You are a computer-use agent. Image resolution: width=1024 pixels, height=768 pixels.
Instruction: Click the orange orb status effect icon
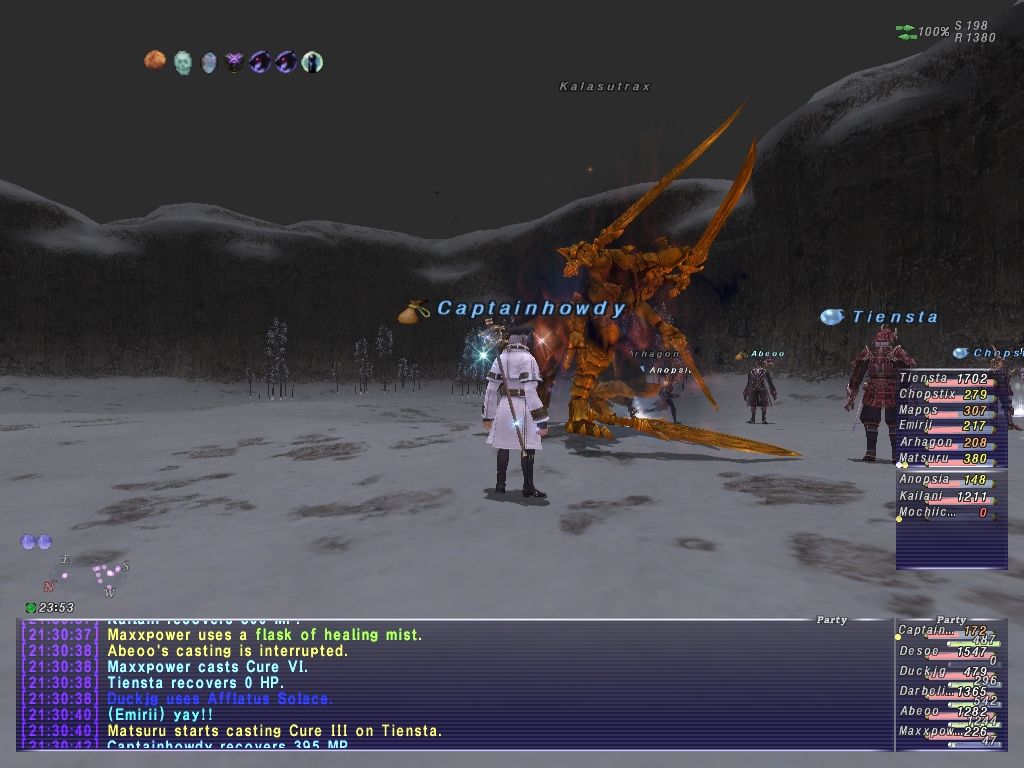click(154, 62)
